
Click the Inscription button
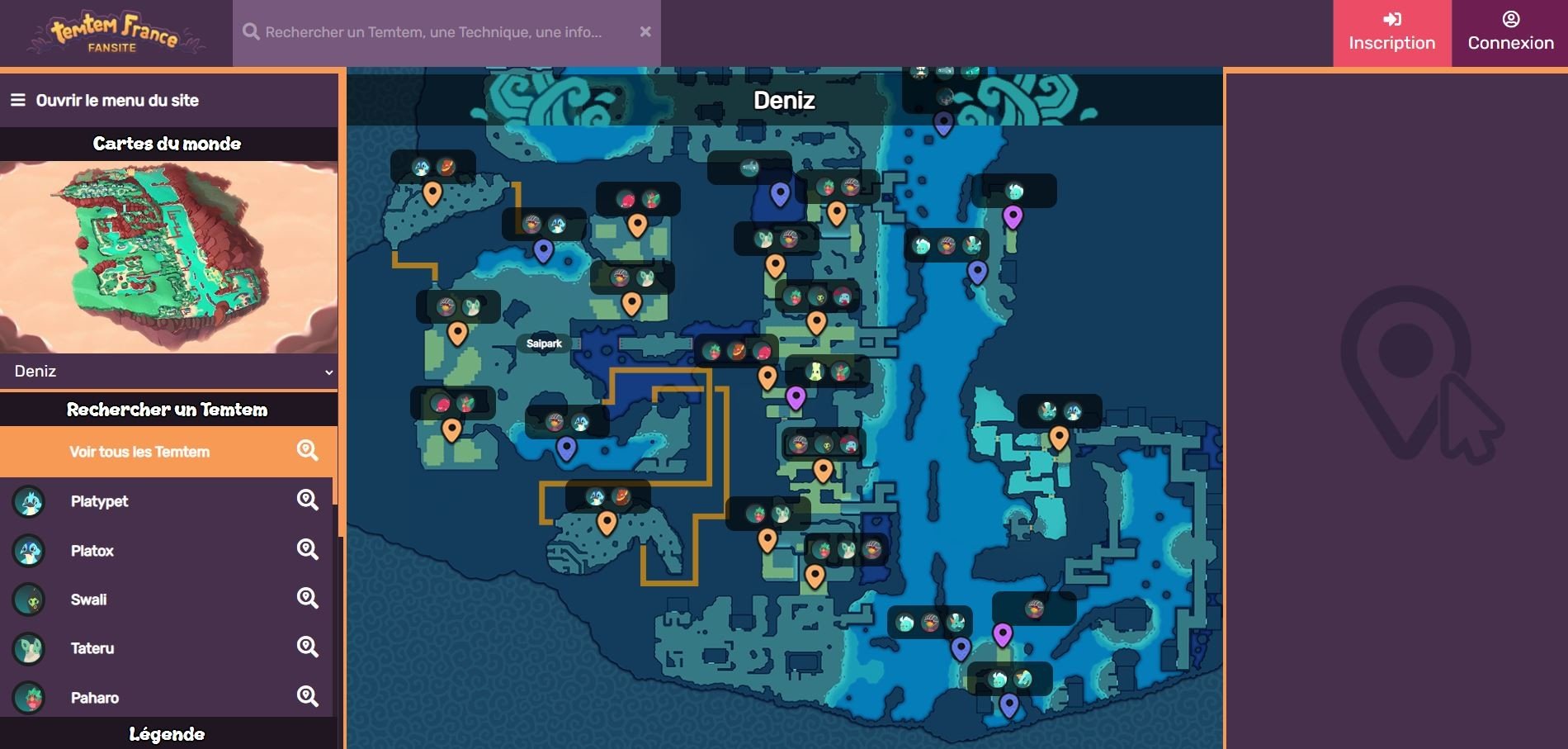point(1391,33)
